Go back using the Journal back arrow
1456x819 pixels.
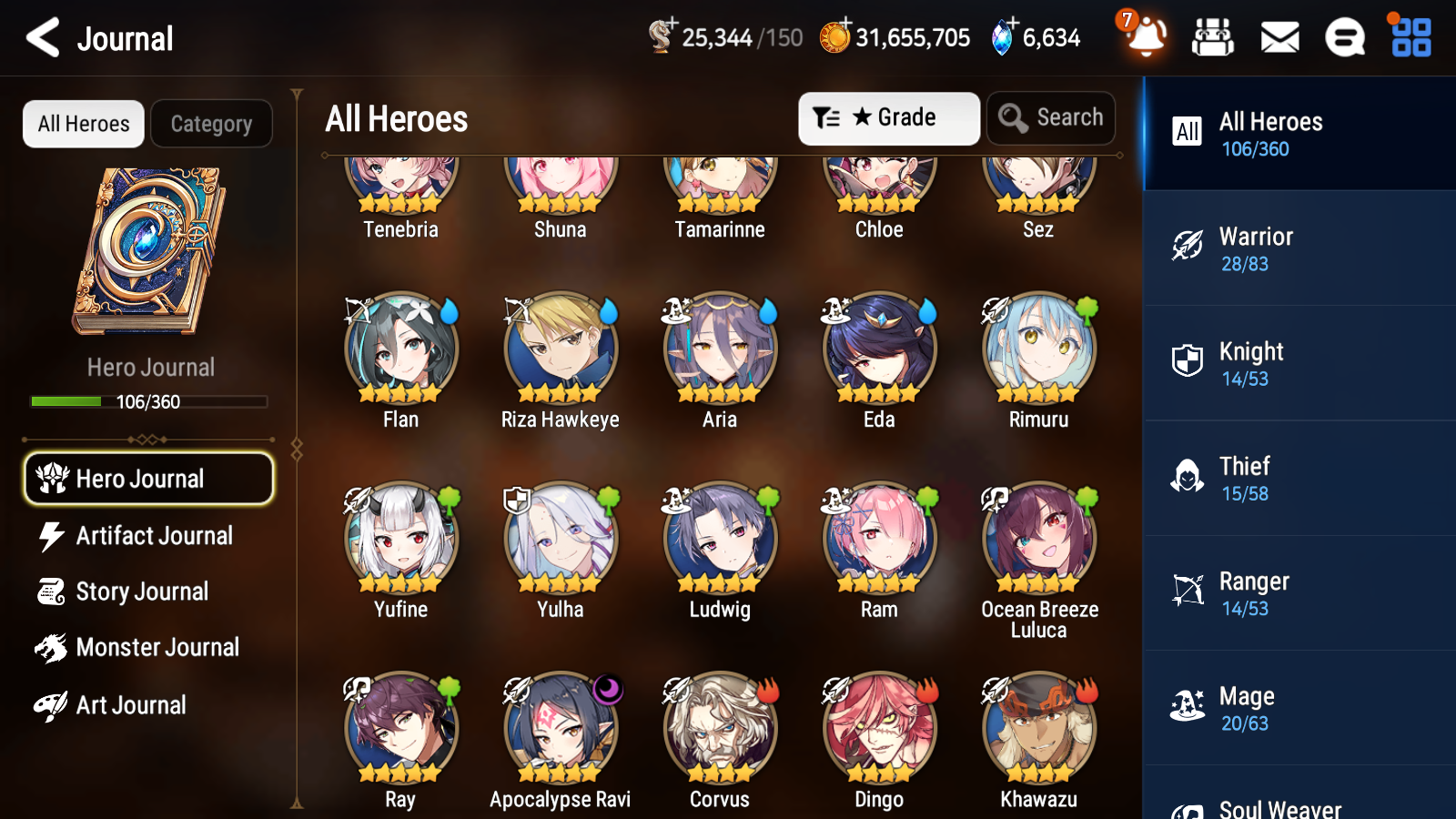point(40,38)
